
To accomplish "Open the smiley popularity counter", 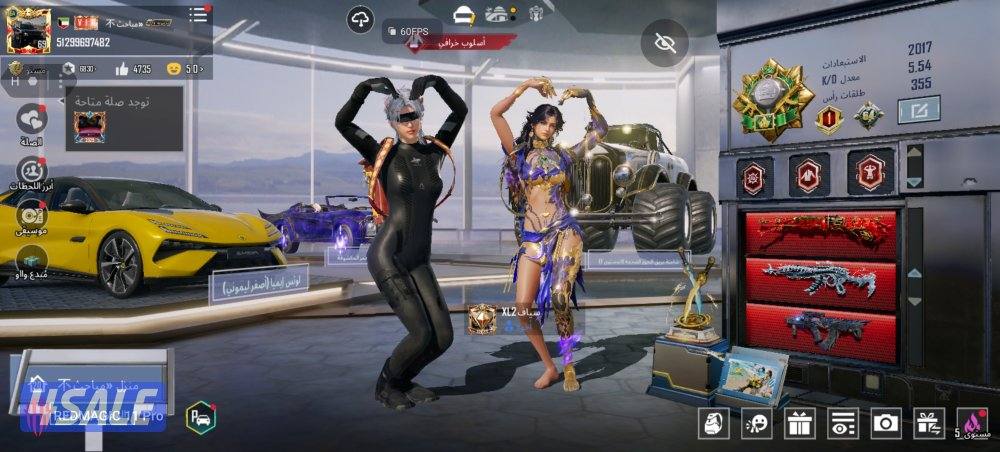I will (185, 69).
